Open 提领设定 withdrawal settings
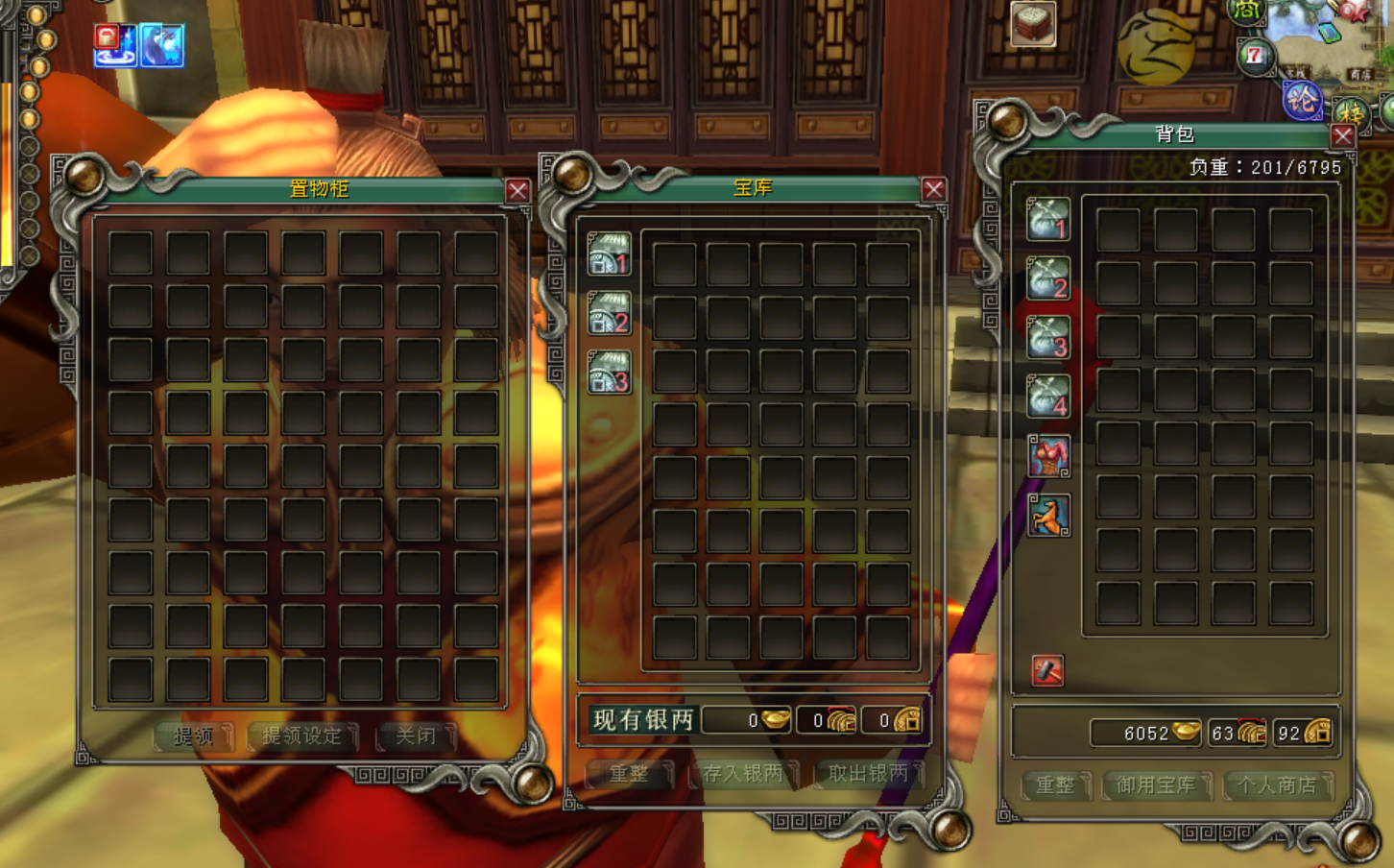 point(302,736)
